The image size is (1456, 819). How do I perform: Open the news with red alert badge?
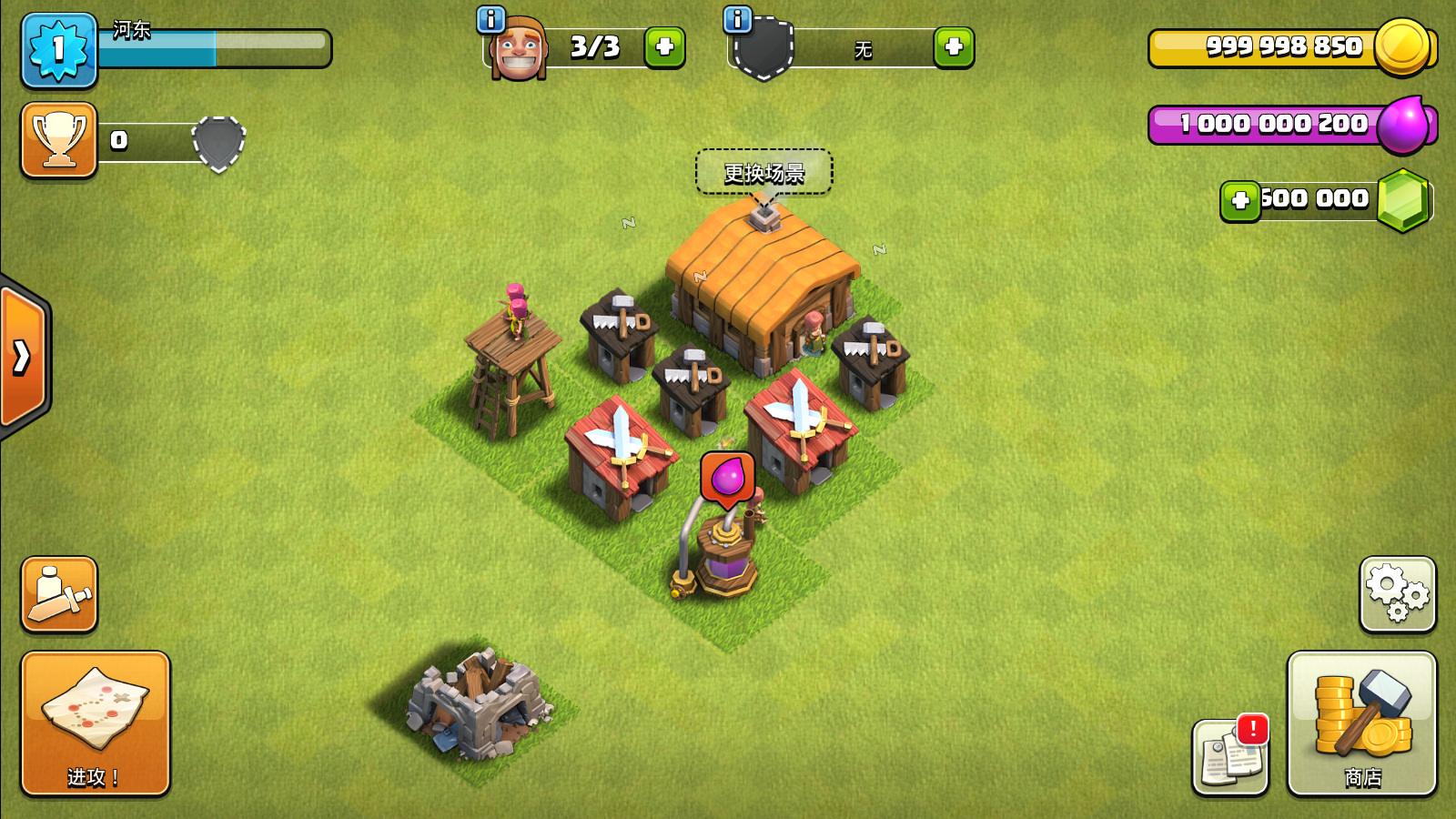(x=1230, y=757)
